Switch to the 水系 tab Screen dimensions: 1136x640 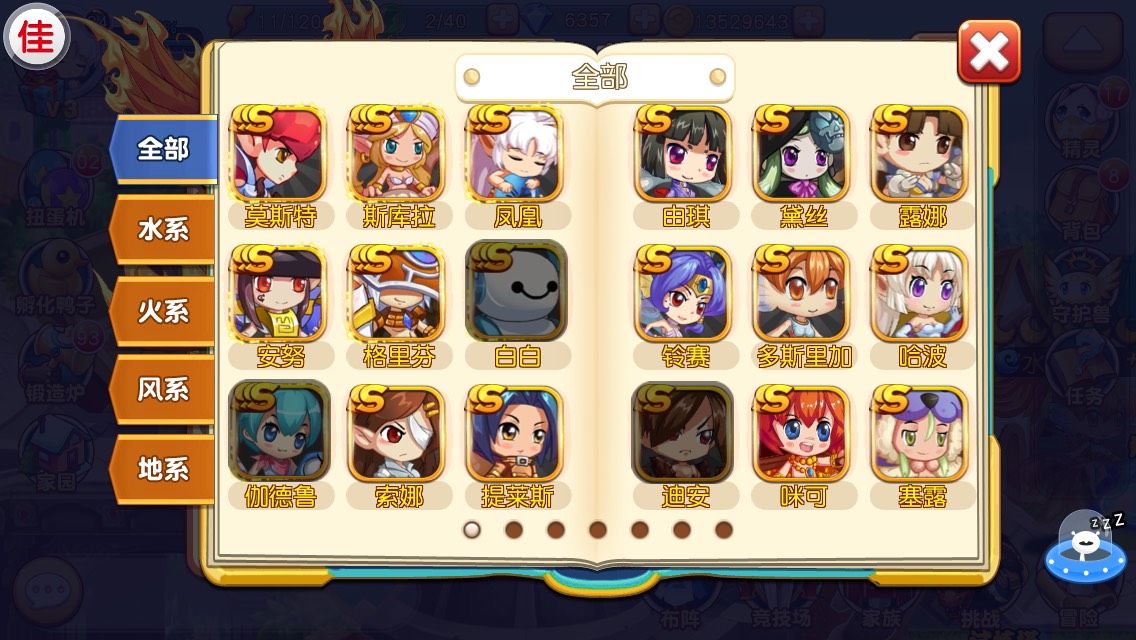click(162, 230)
